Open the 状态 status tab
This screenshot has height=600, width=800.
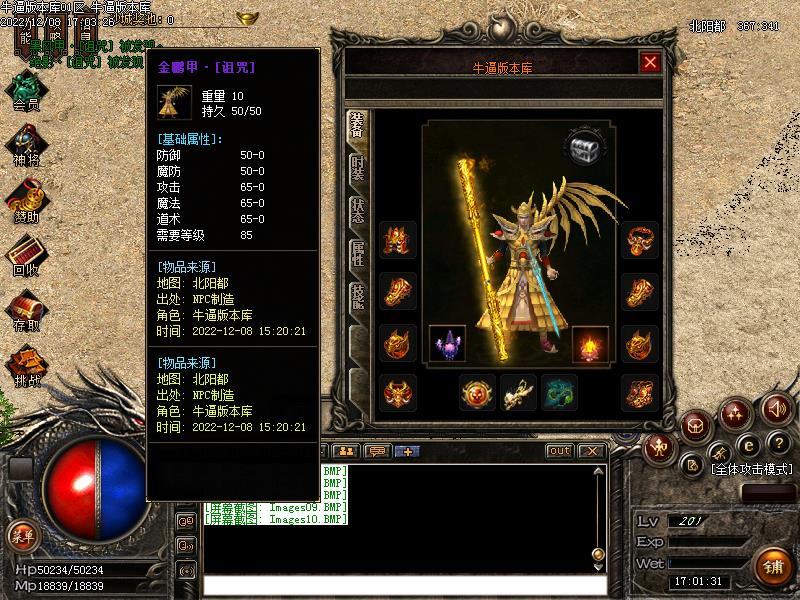[357, 211]
